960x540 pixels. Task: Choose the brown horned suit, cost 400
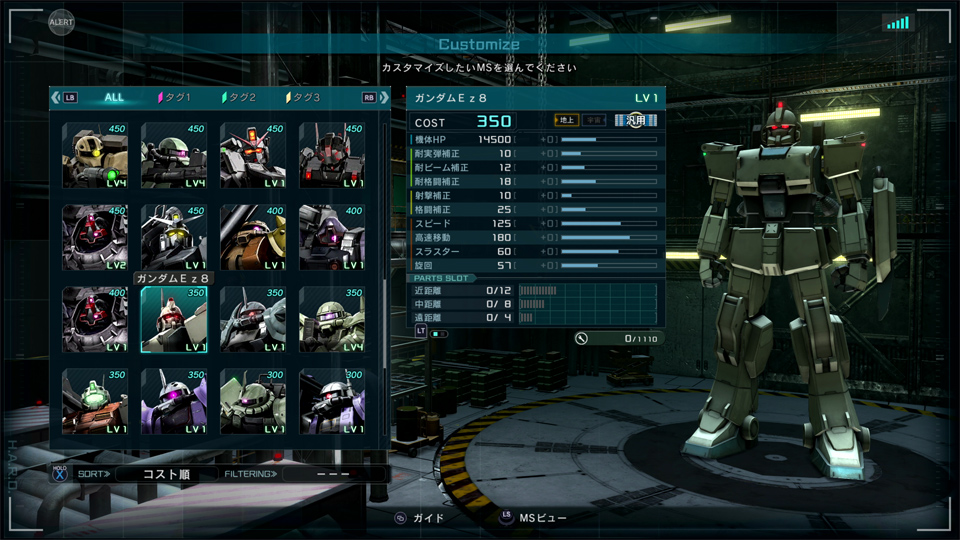253,238
